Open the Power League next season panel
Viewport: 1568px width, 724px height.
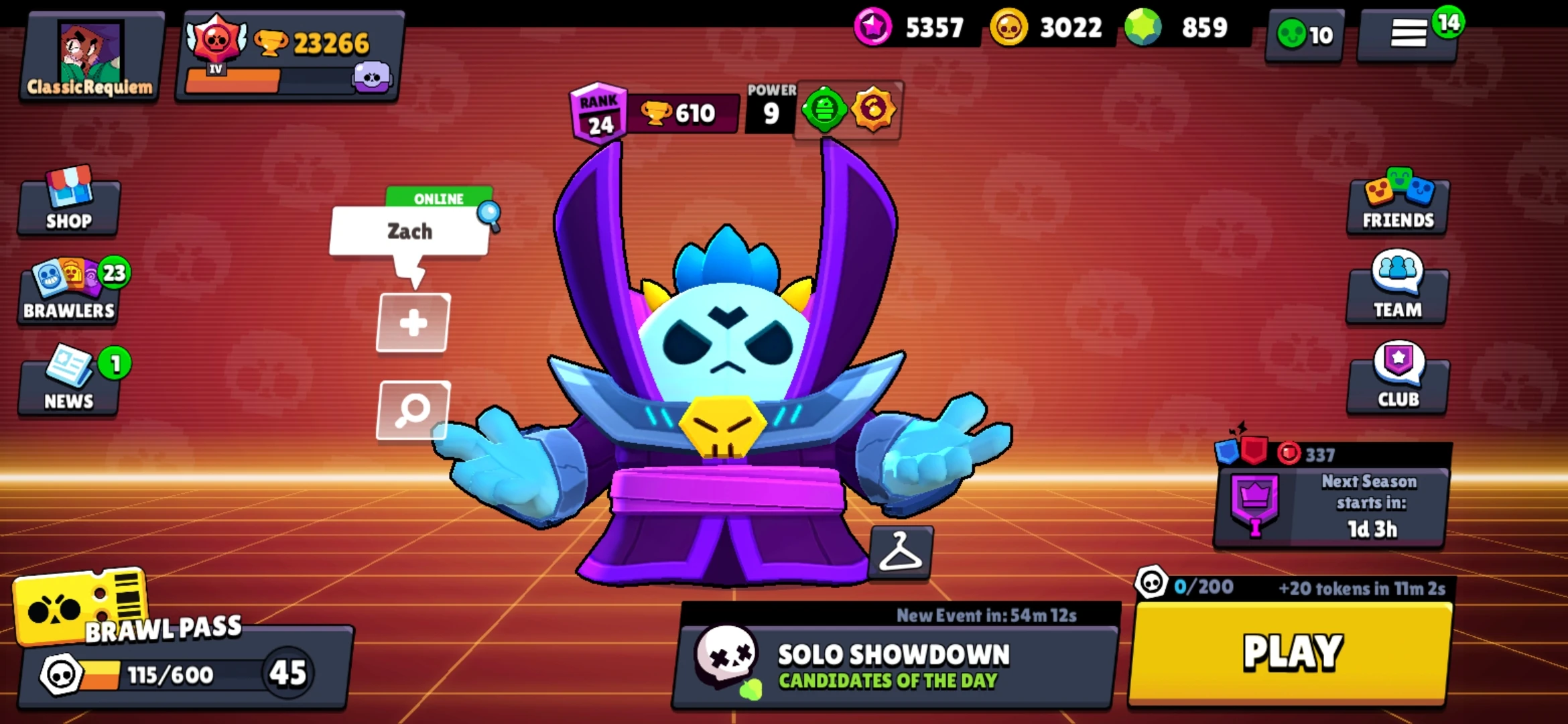pyautogui.click(x=1330, y=506)
